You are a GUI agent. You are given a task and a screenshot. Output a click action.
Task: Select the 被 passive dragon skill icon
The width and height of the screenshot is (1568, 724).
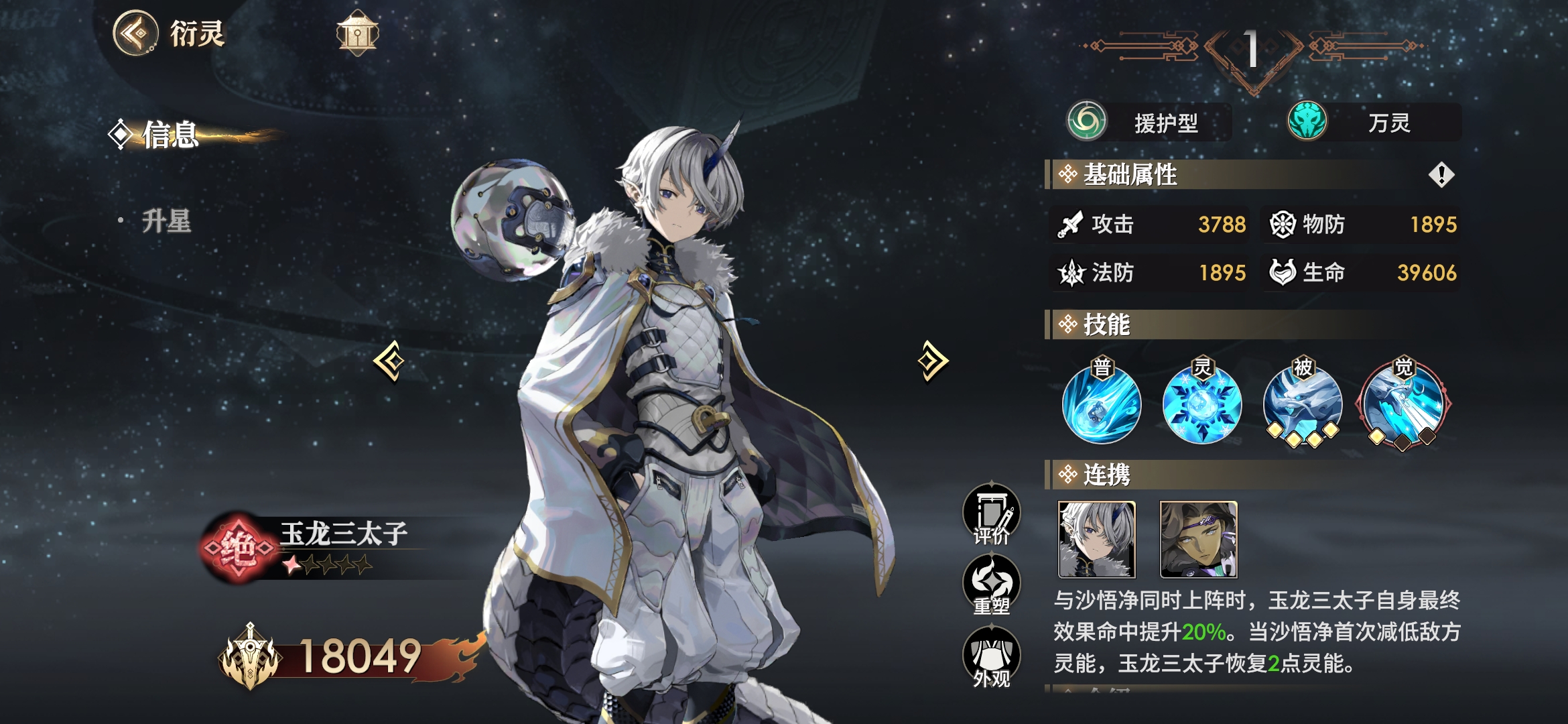coord(1303,404)
